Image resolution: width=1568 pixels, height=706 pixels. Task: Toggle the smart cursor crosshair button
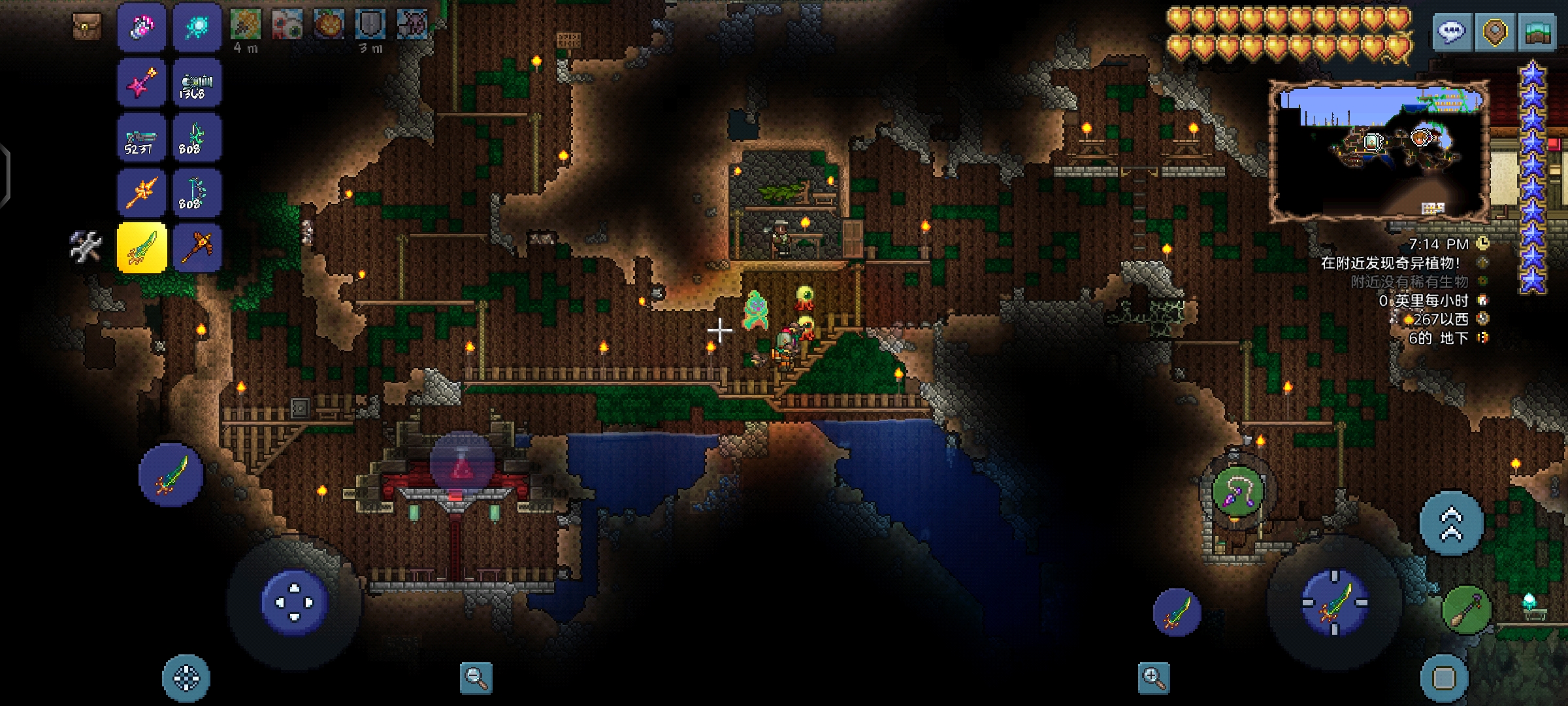(186, 679)
